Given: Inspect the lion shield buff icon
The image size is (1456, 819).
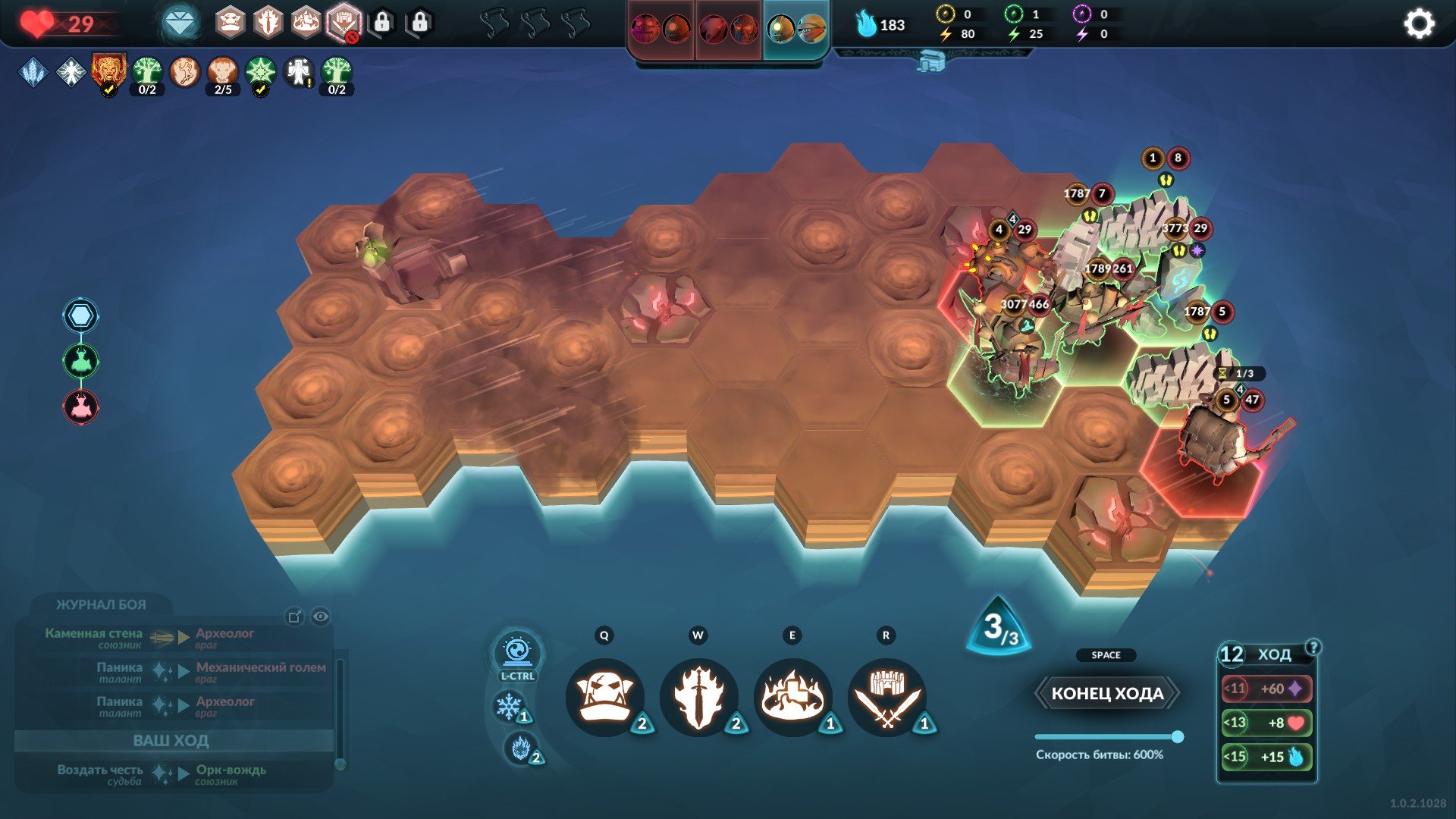Looking at the screenshot, I should (x=108, y=71).
